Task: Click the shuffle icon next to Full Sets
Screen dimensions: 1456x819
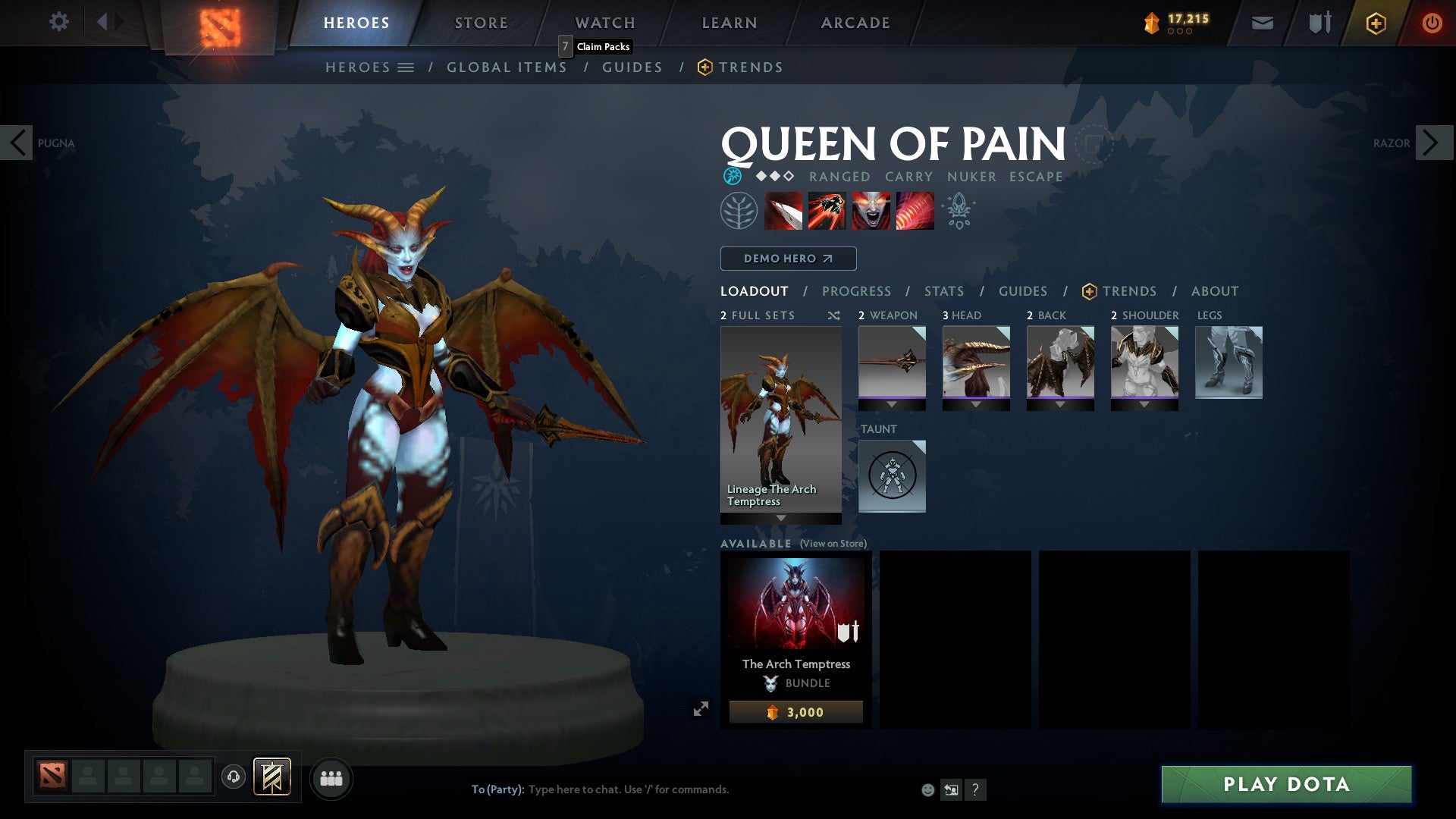Action: (834, 315)
